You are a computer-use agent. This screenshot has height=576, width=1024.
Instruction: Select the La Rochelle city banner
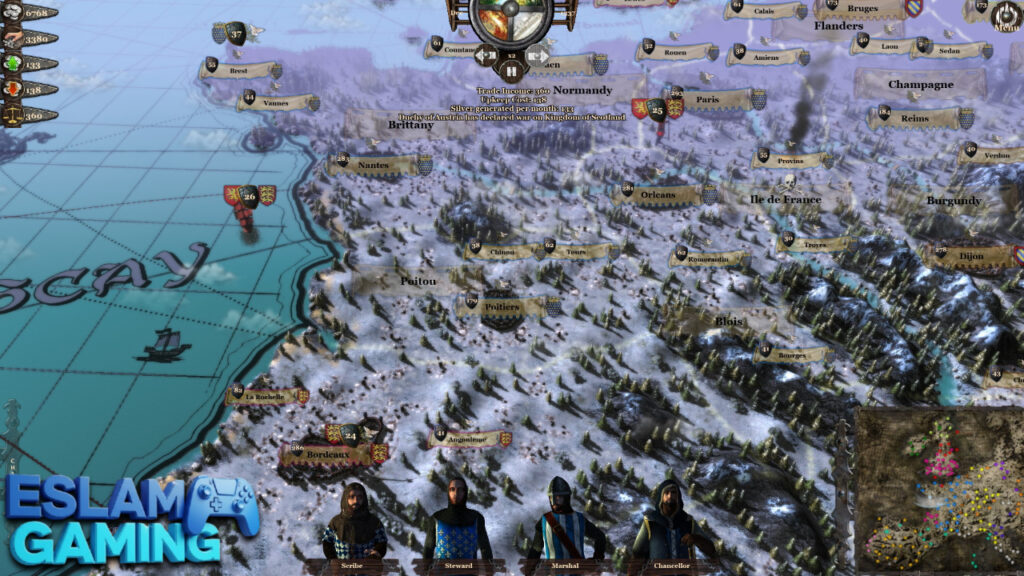267,396
